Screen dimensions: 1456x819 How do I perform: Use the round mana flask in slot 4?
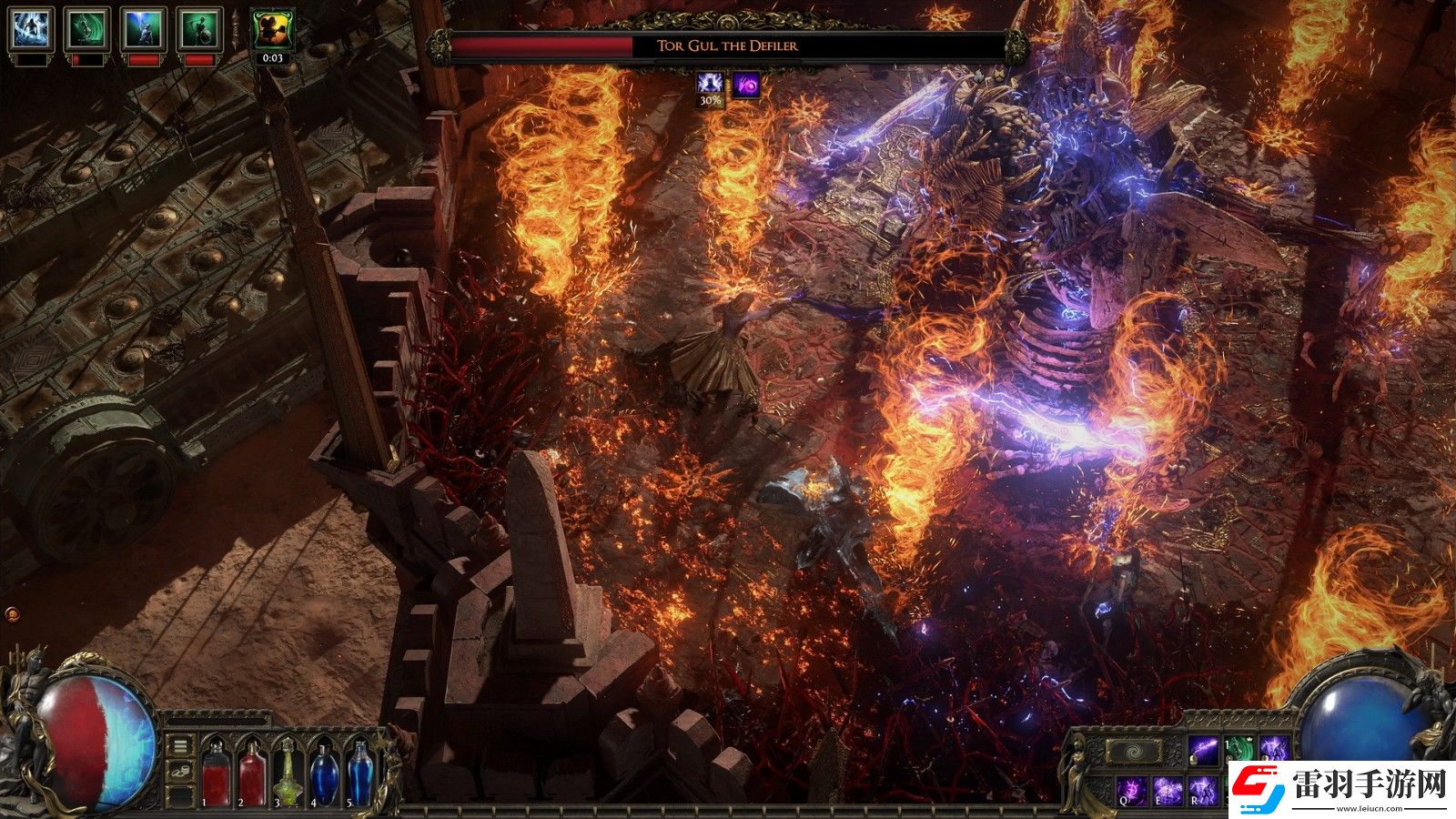click(x=324, y=775)
